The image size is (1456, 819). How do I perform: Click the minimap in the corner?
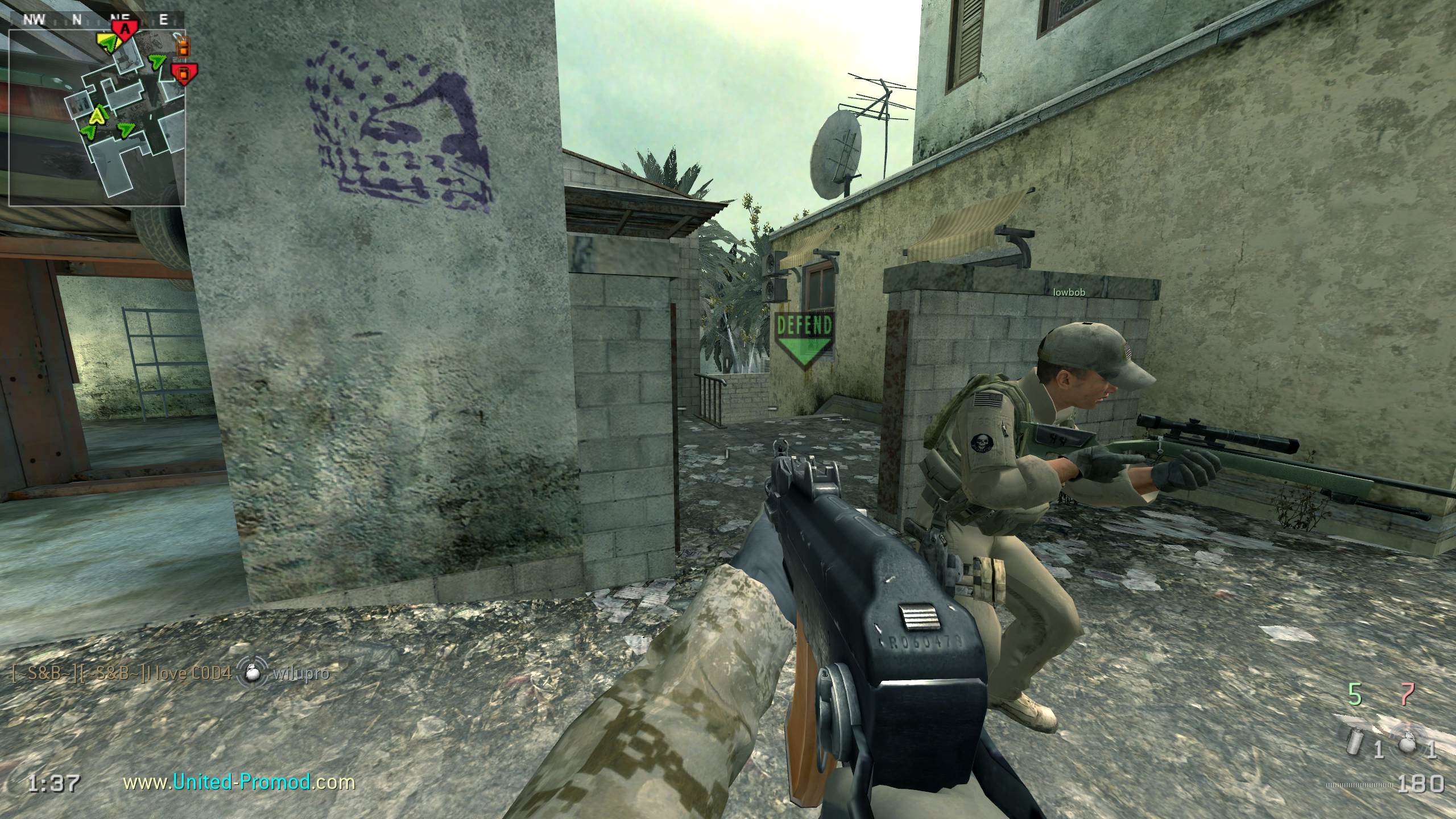tap(97, 117)
